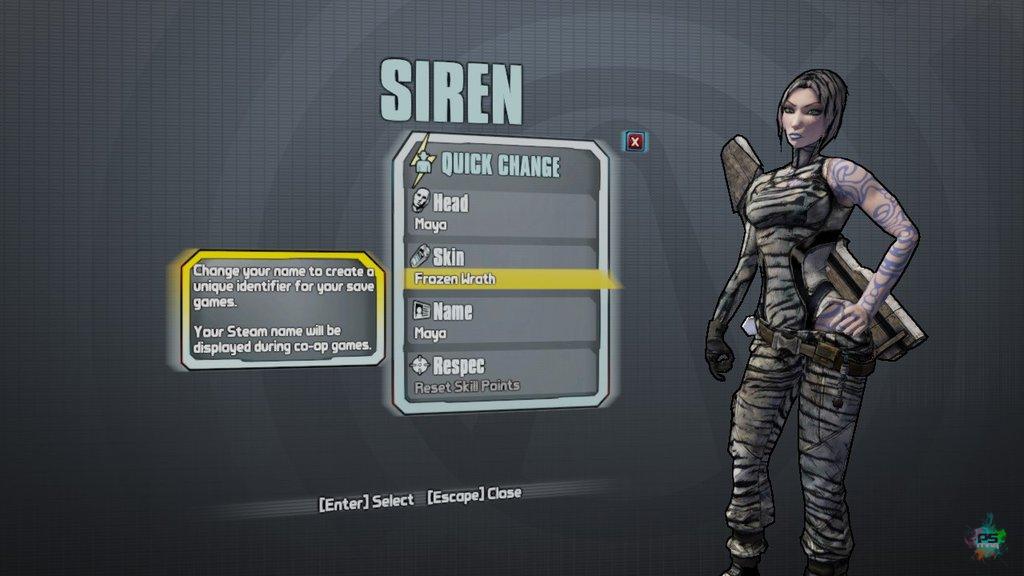Screen dimensions: 1024x576
Task: Choose the Name entry to rename Maya
Action: tap(503, 321)
